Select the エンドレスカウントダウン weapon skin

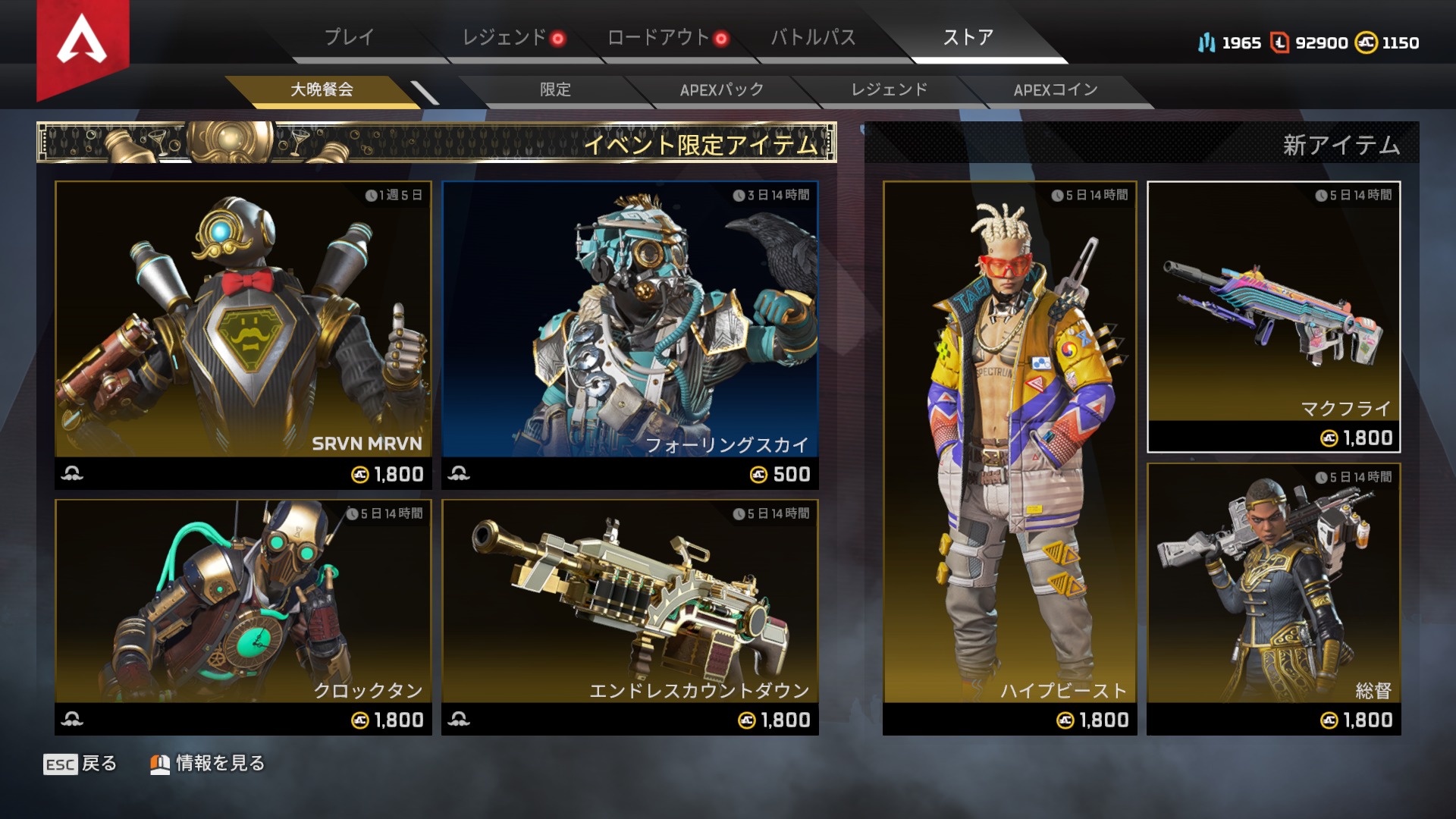(x=630, y=616)
